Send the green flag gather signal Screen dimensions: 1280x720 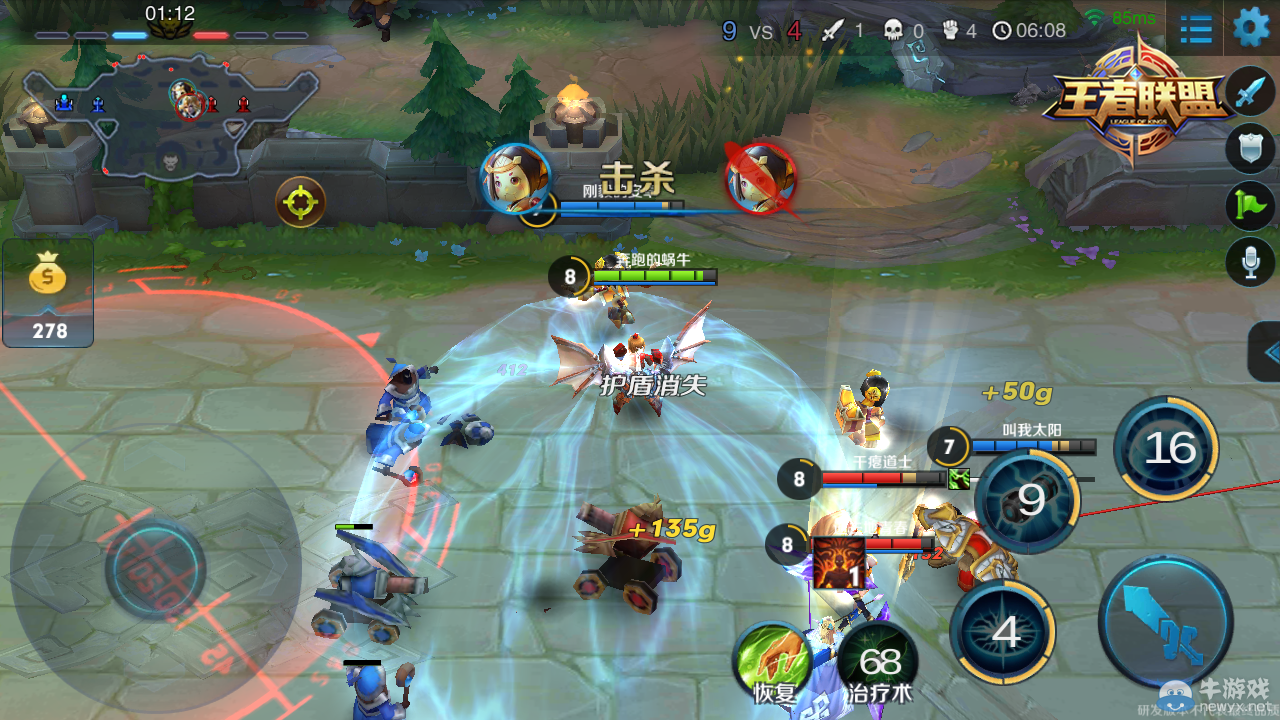1250,206
